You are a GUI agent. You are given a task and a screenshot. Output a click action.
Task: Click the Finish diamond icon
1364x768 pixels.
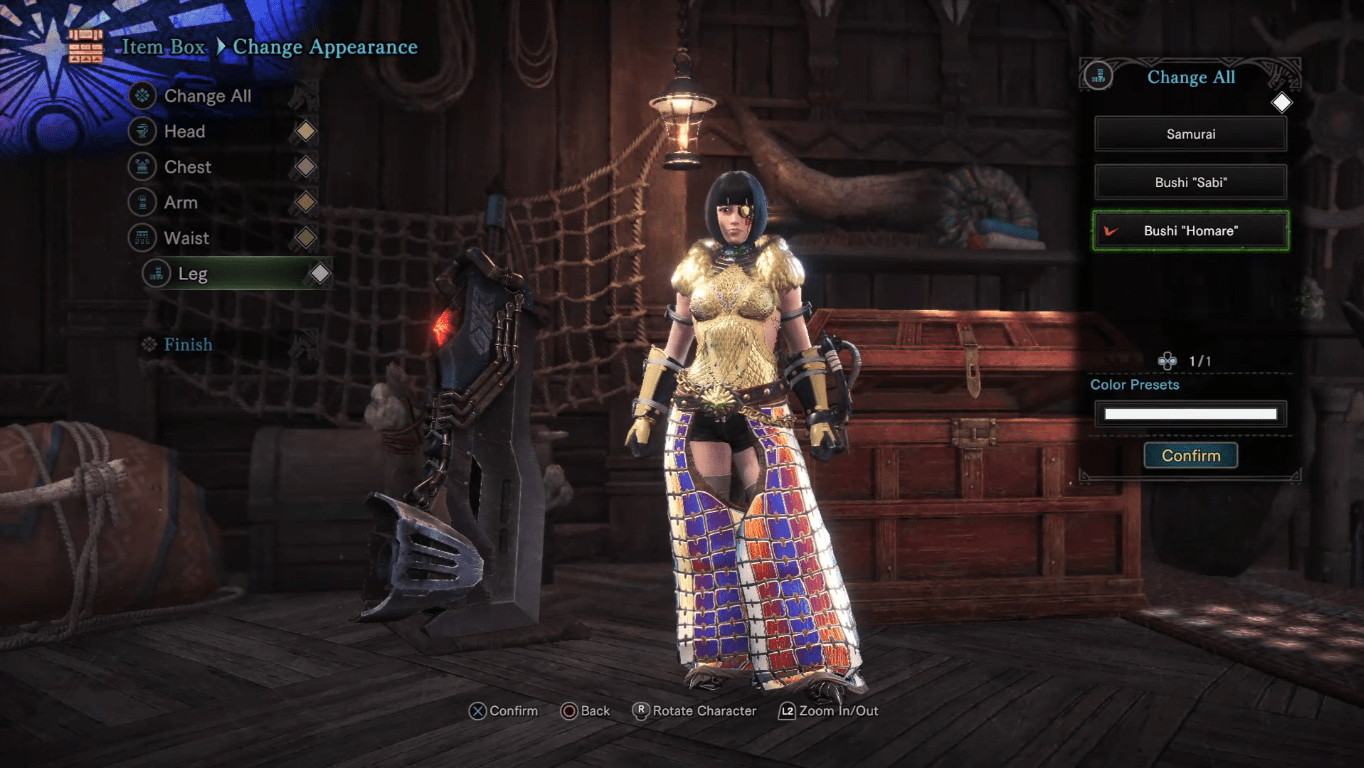pyautogui.click(x=148, y=344)
